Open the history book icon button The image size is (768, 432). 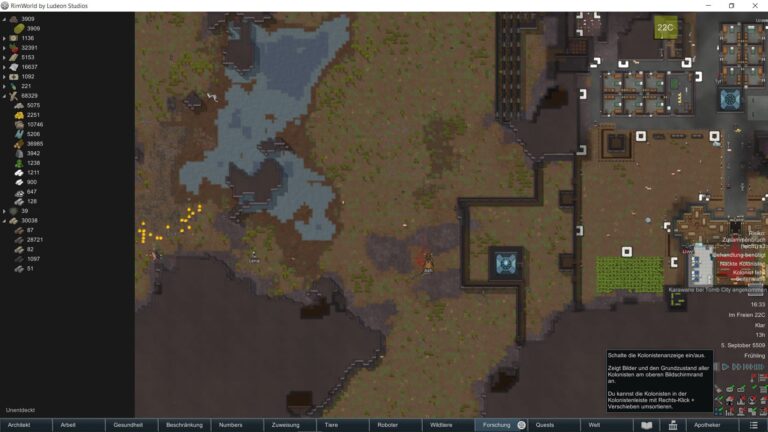[647, 425]
